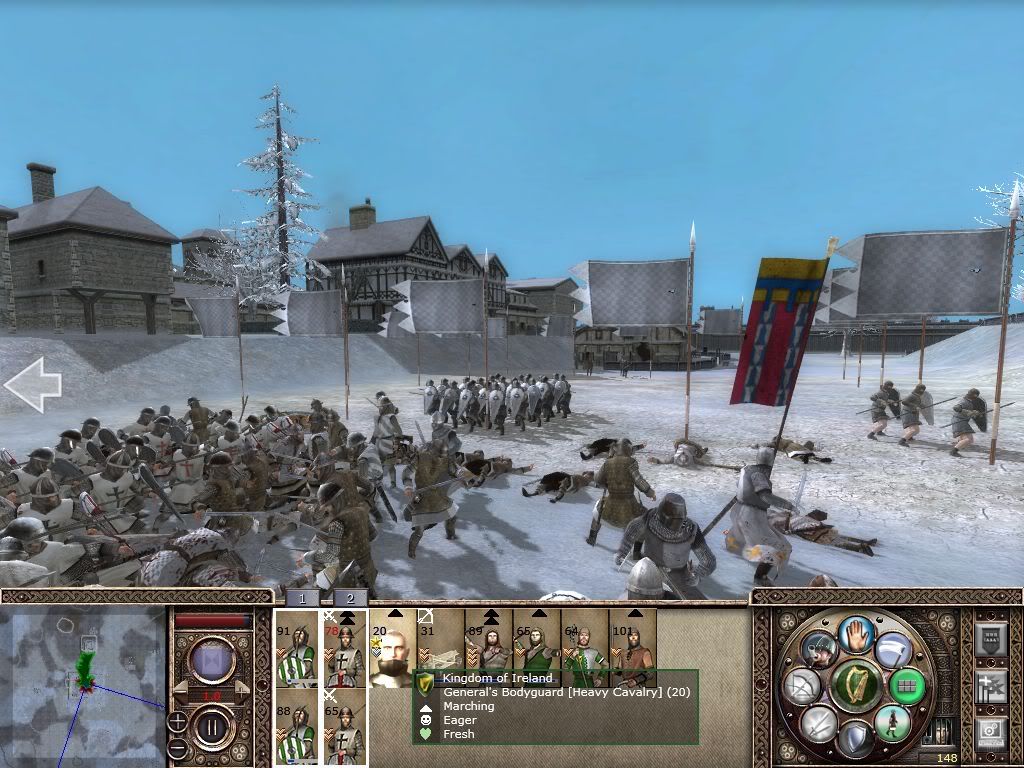1024x768 pixels.
Task: Select the General's Bodyguard unit card
Action: click(393, 648)
